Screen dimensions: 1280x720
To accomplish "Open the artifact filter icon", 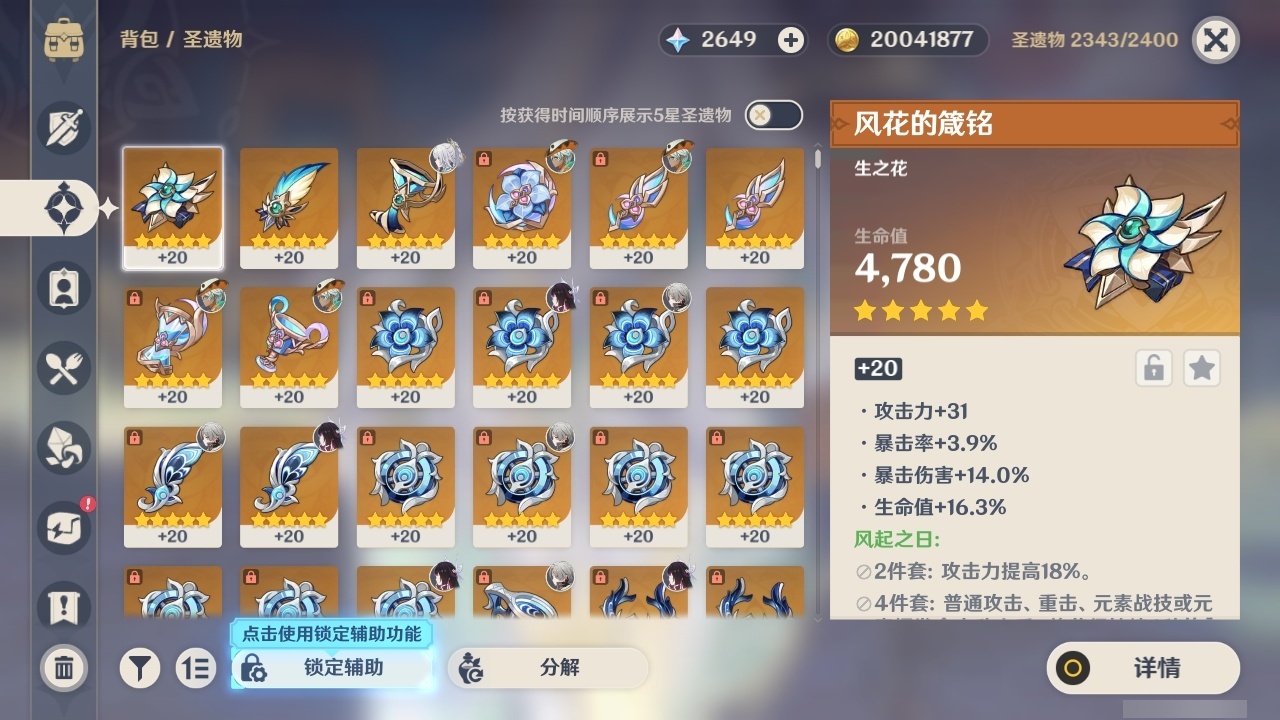I will coord(140,668).
